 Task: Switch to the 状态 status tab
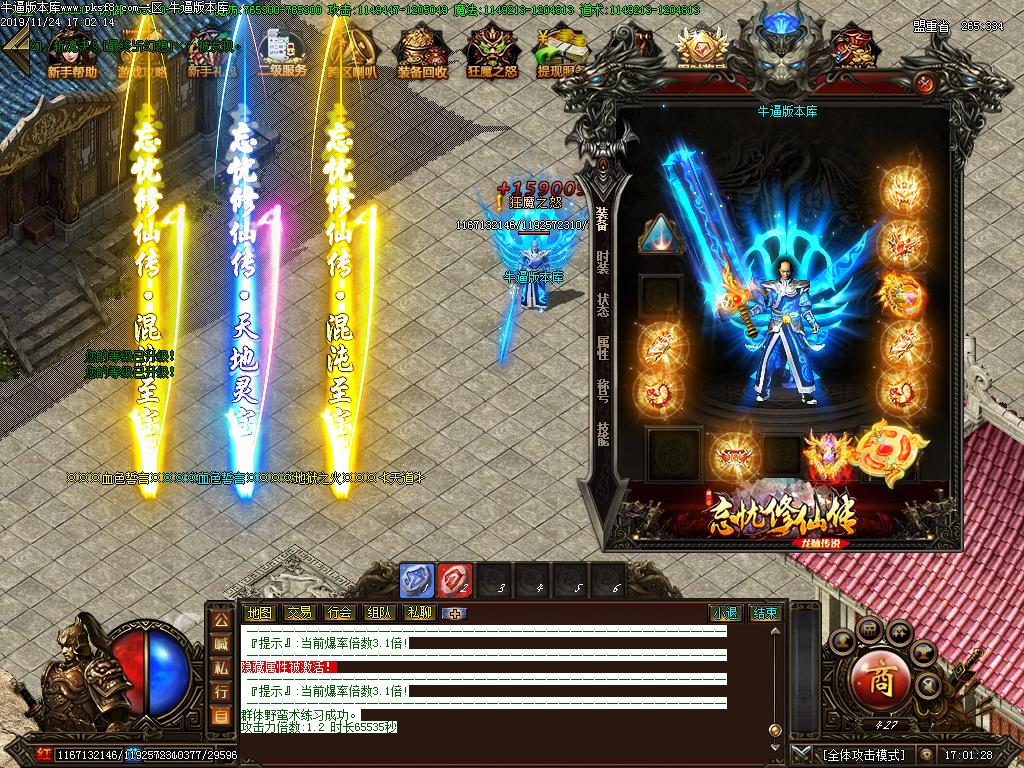(x=602, y=305)
